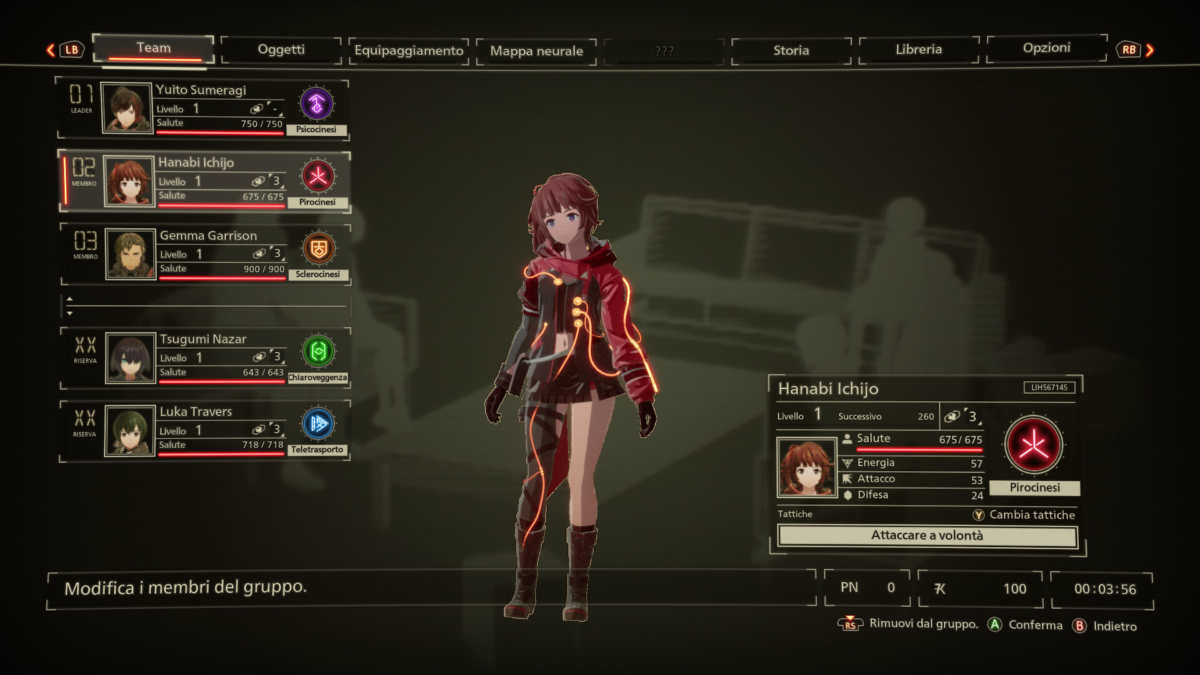Show the Mappa neurale tab

pos(536,51)
